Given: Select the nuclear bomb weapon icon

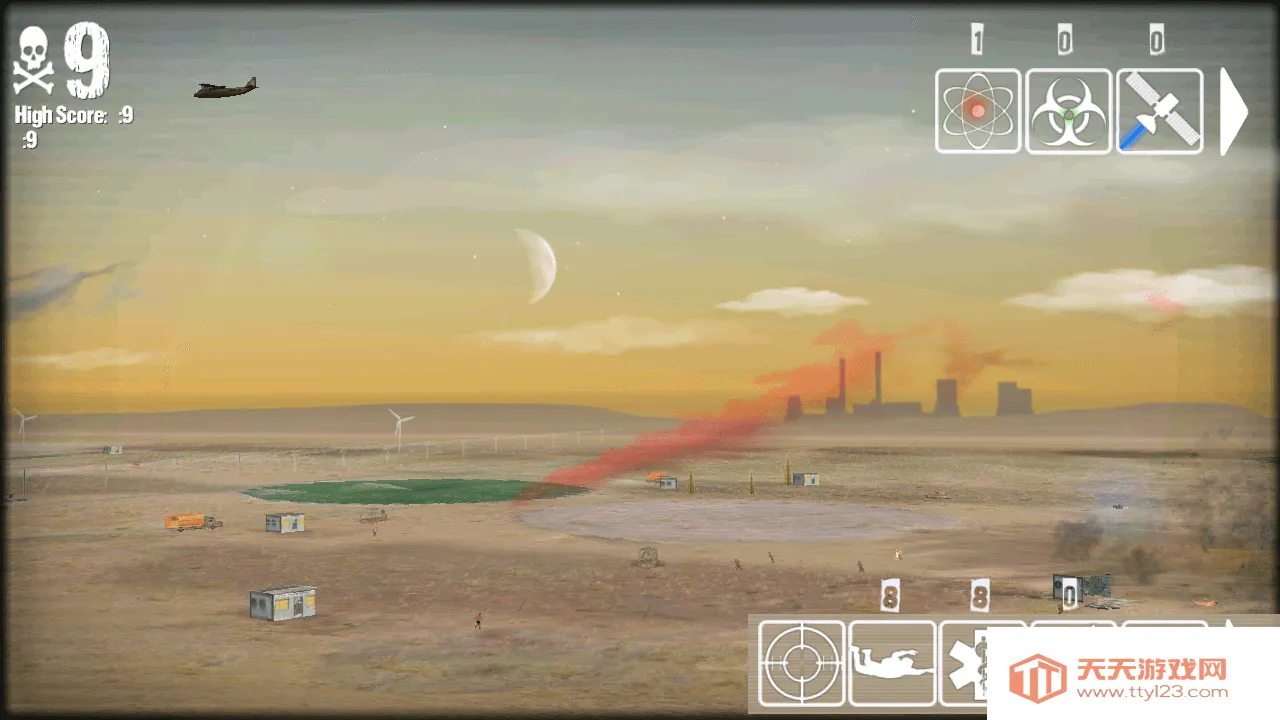Looking at the screenshot, I should click(x=978, y=111).
